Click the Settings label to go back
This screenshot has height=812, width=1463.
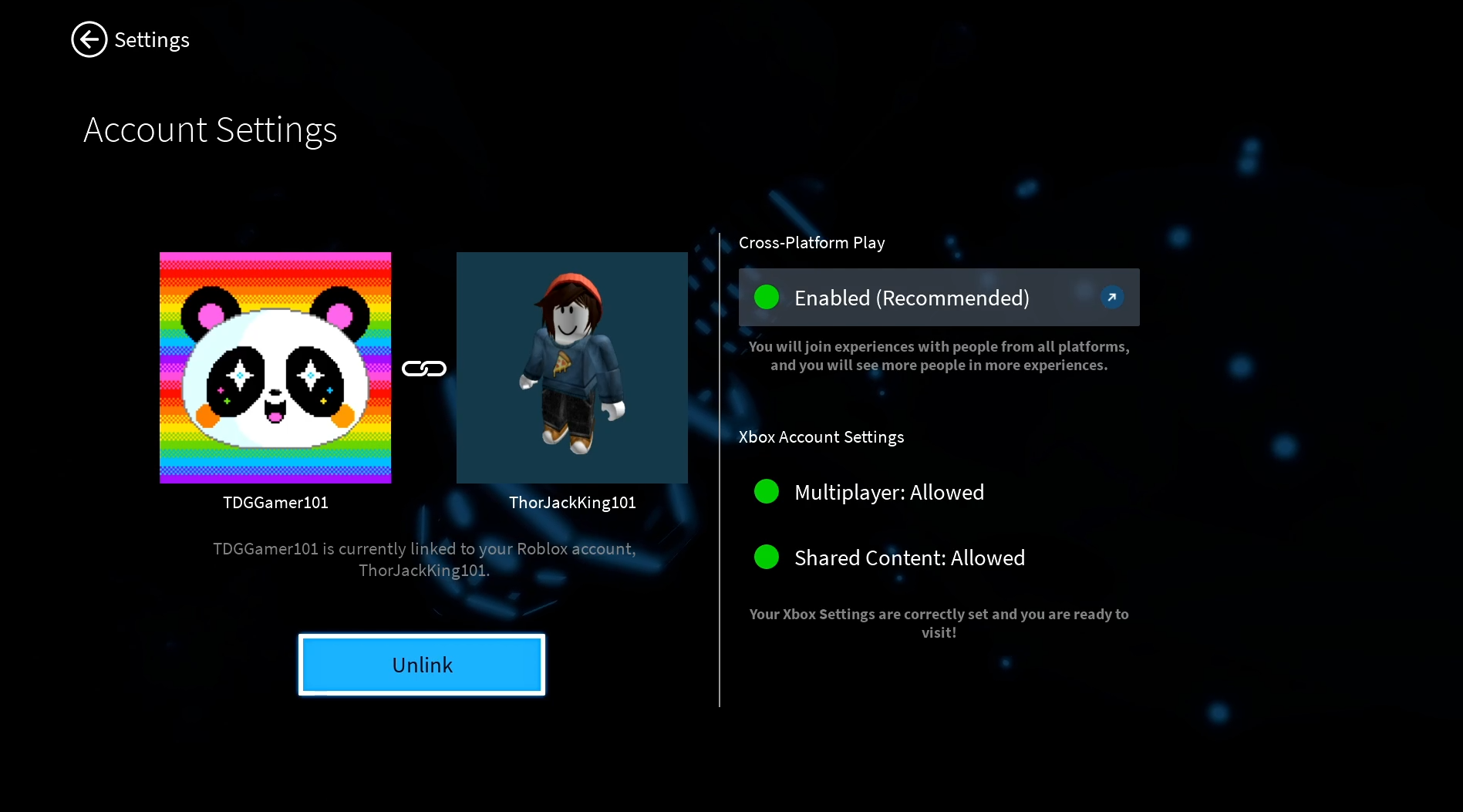(152, 39)
